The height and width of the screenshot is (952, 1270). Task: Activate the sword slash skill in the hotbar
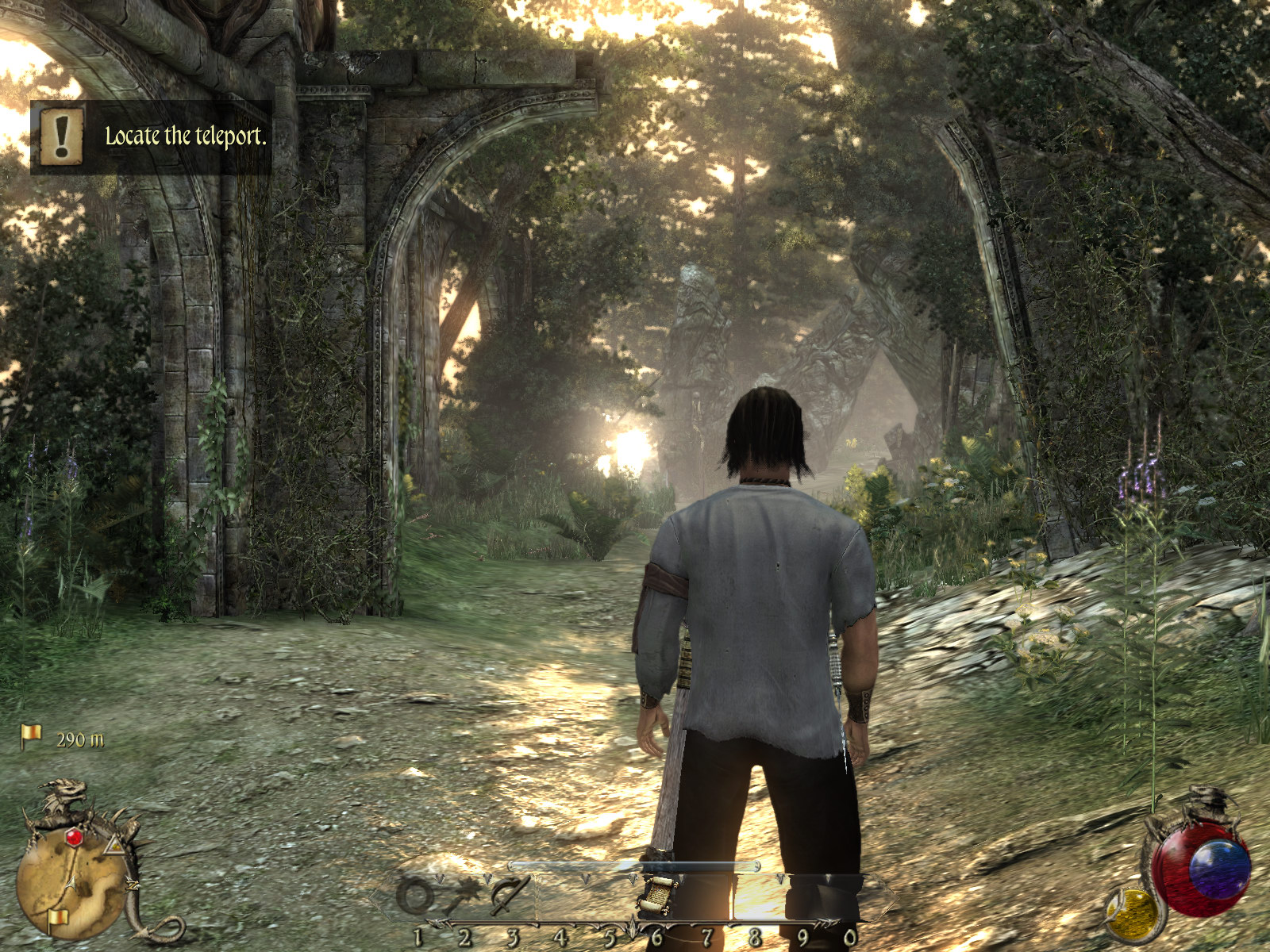(508, 896)
